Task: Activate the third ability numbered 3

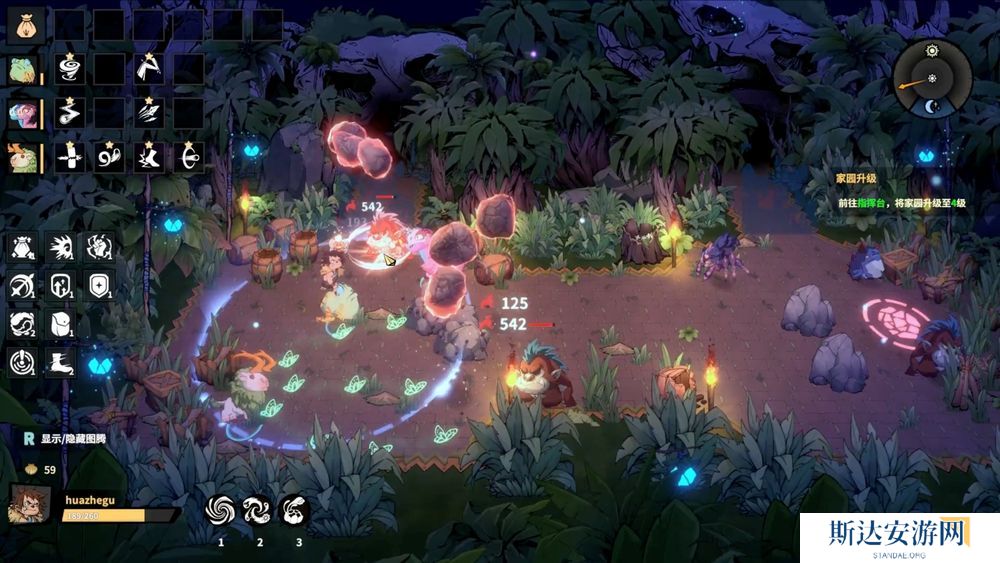Action: pos(295,510)
